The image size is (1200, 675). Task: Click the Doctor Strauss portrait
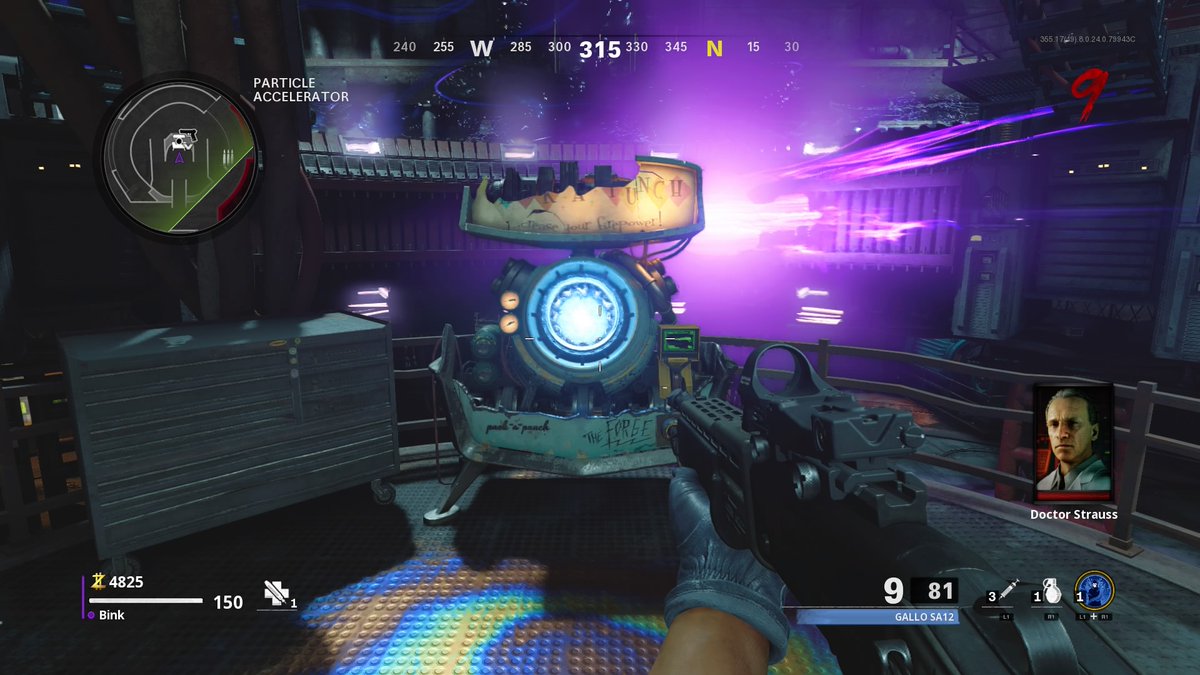[x=1073, y=443]
